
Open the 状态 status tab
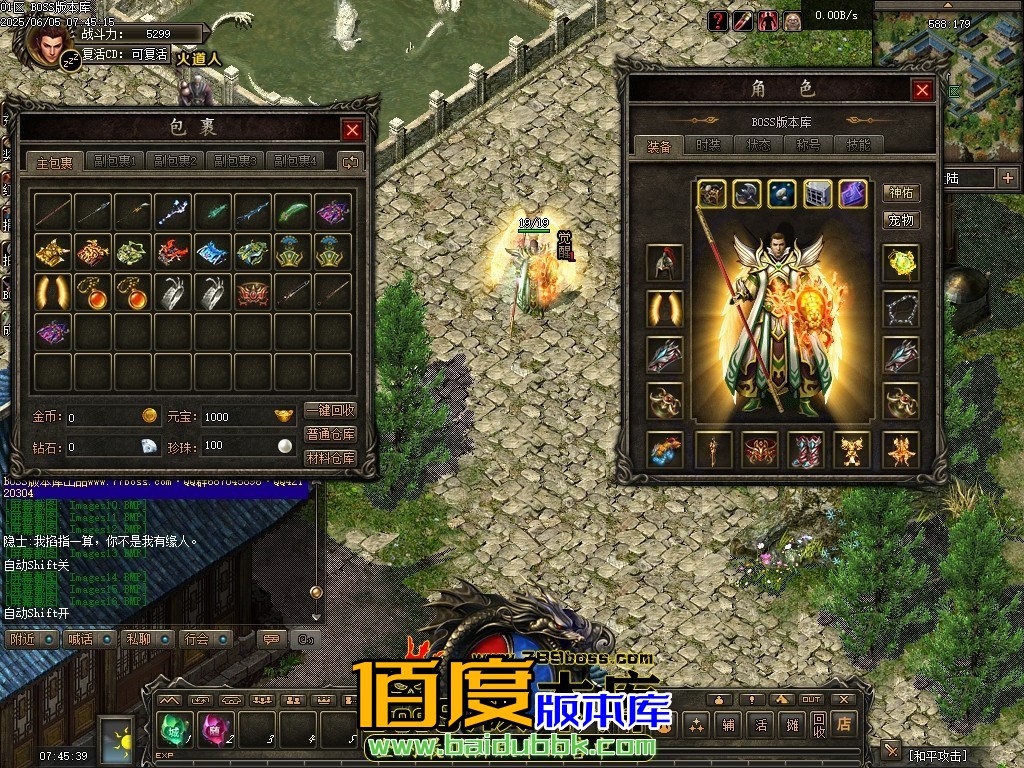coord(758,145)
